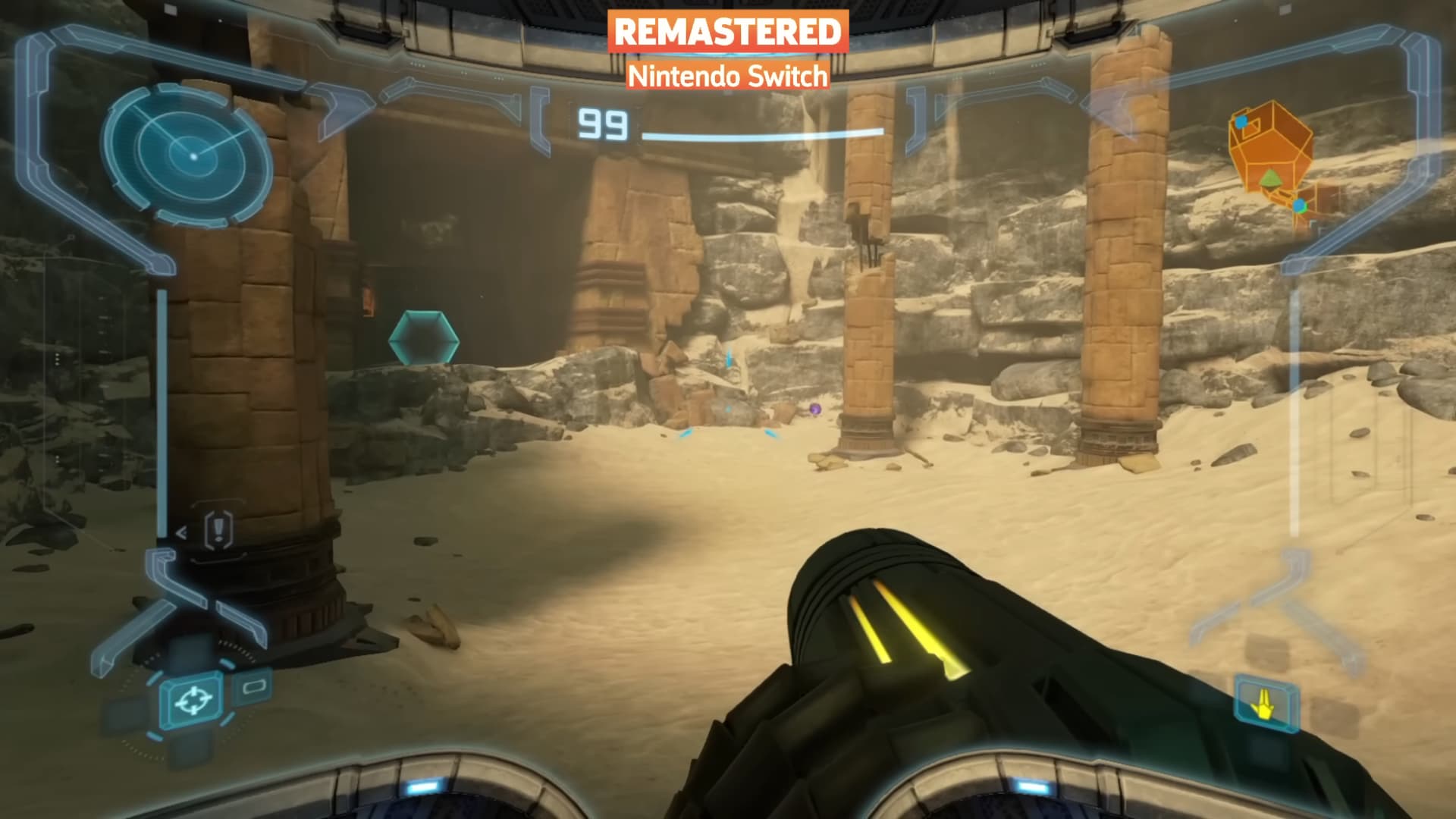Click the circular radar display
Screen dimensions: 1456x819
click(187, 155)
